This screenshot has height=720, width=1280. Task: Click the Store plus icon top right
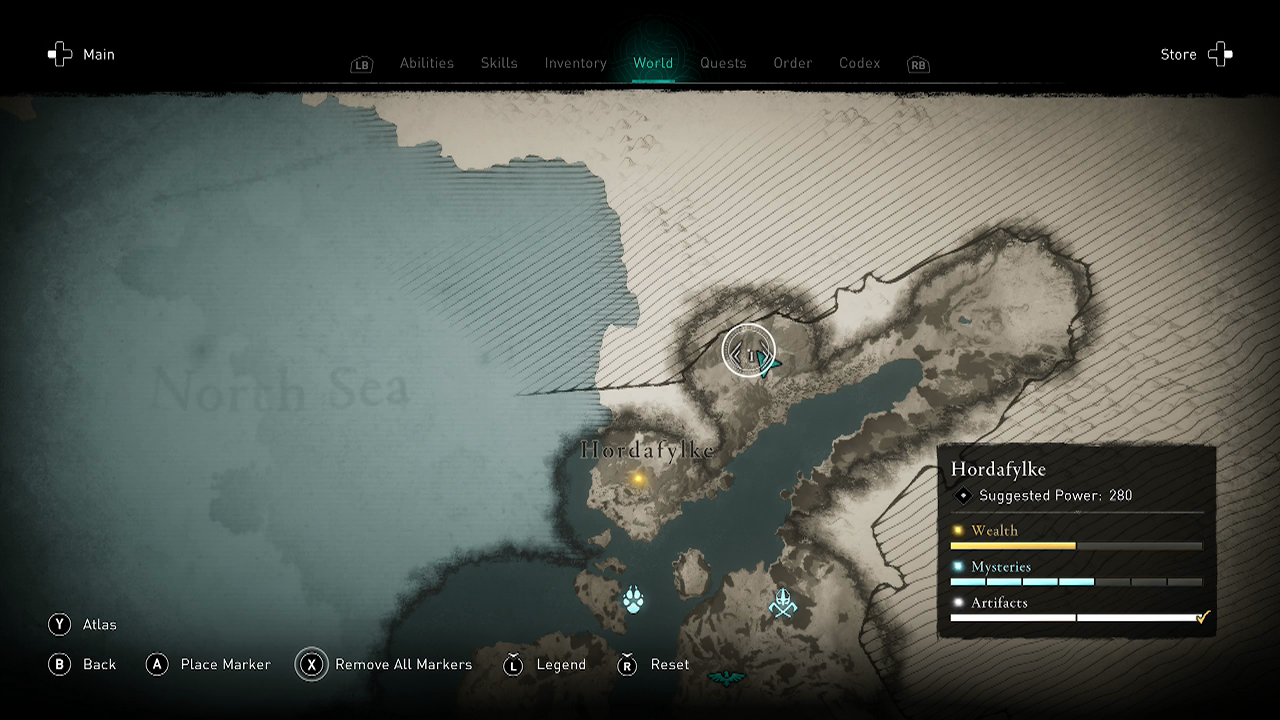(1220, 54)
